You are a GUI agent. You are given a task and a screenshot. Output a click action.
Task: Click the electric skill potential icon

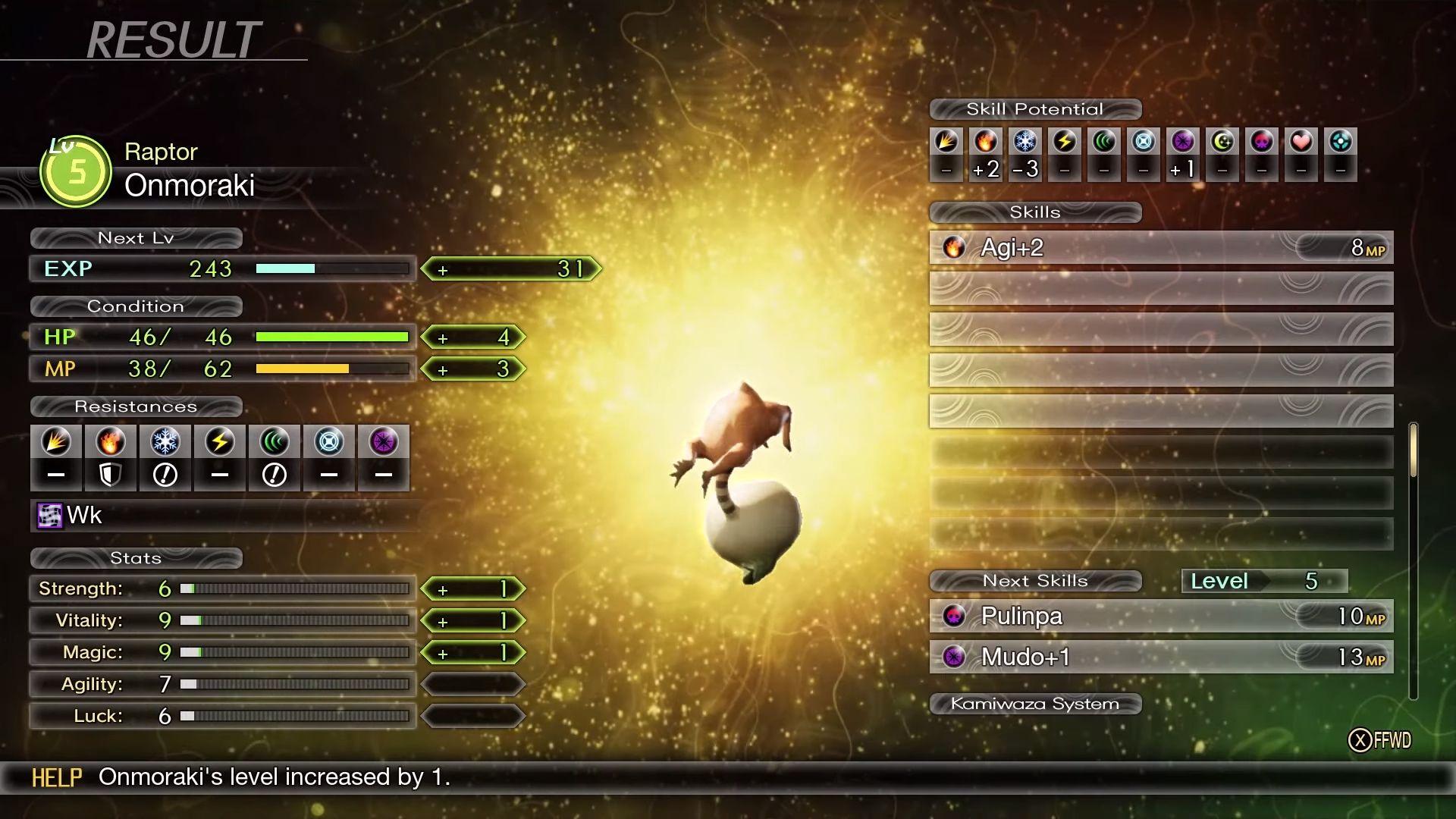[1065, 142]
